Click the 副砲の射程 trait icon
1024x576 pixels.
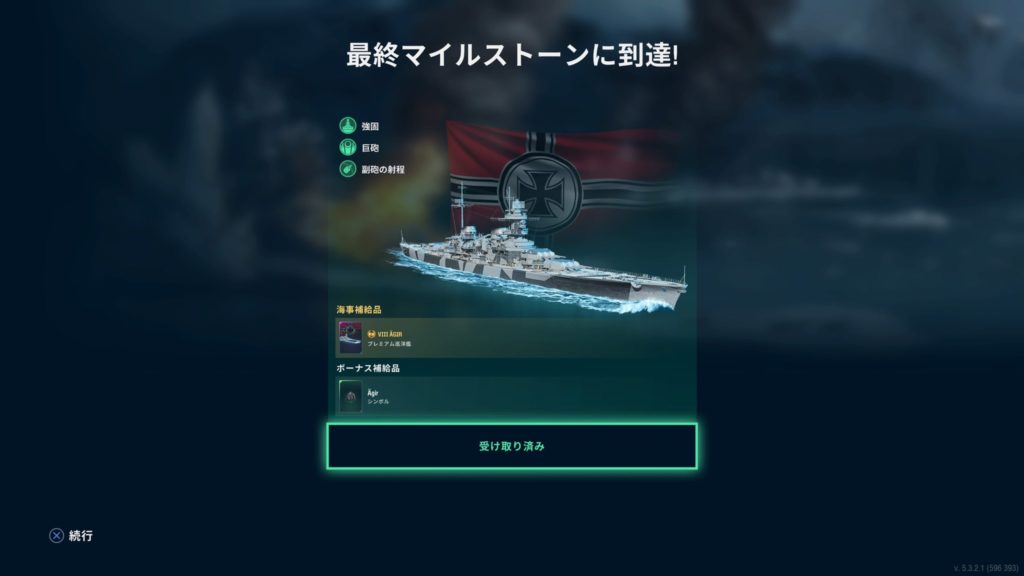(348, 170)
